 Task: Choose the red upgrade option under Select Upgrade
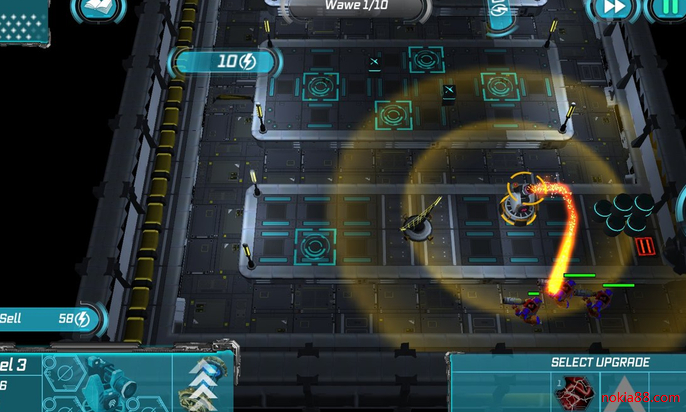tap(576, 393)
